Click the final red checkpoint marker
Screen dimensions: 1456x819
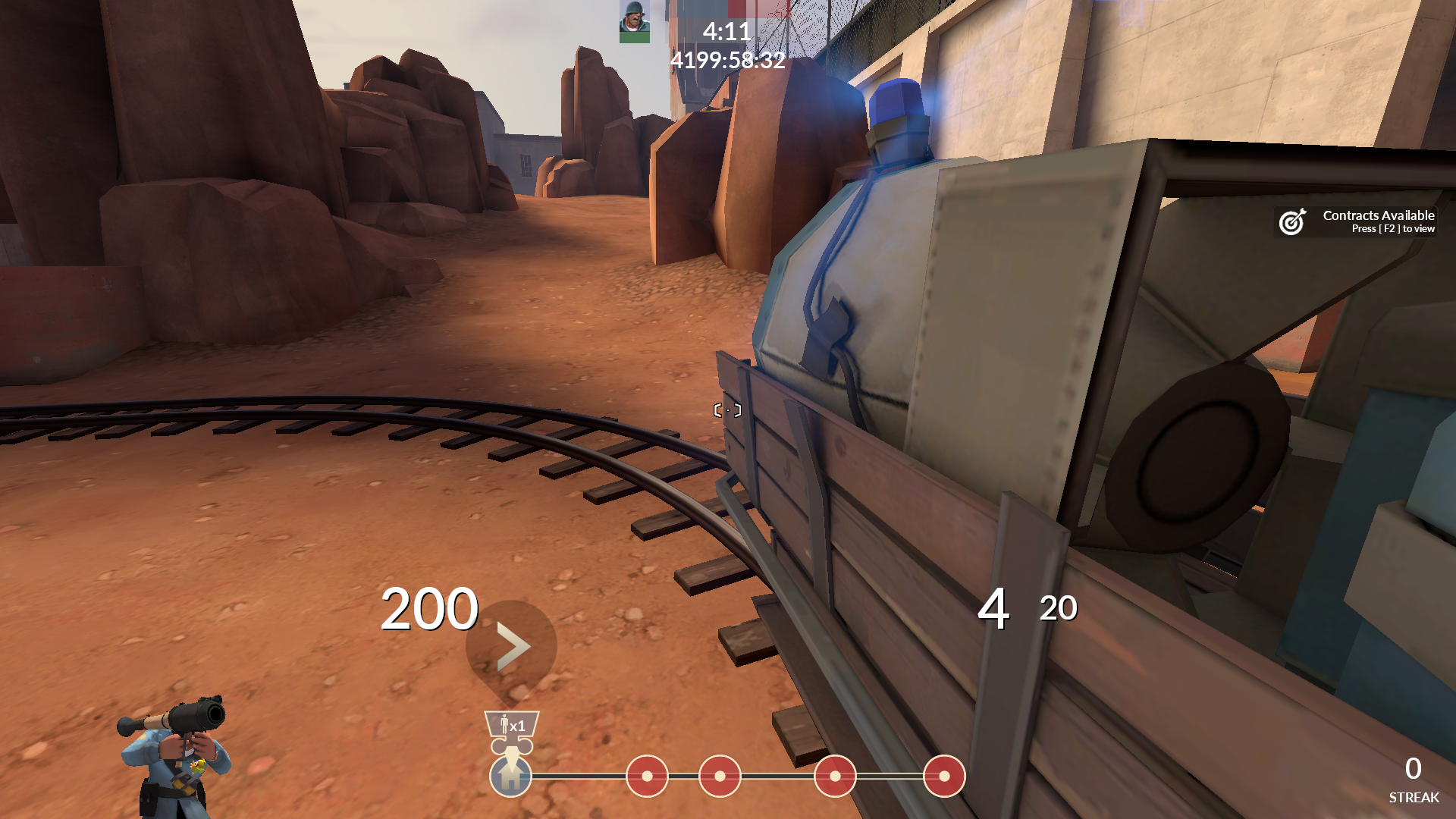click(x=944, y=777)
